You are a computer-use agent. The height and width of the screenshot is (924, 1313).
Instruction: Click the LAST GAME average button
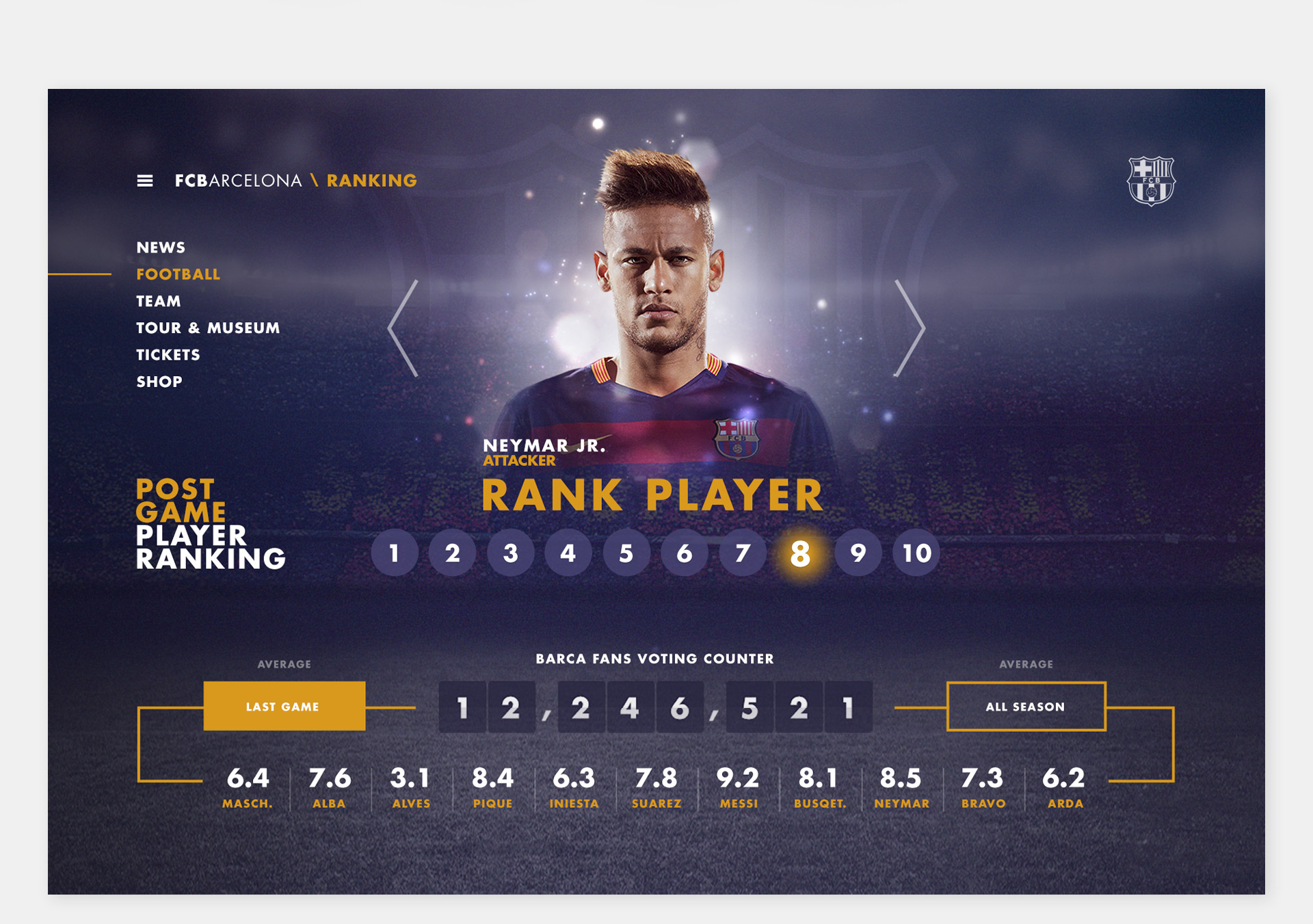click(x=285, y=707)
